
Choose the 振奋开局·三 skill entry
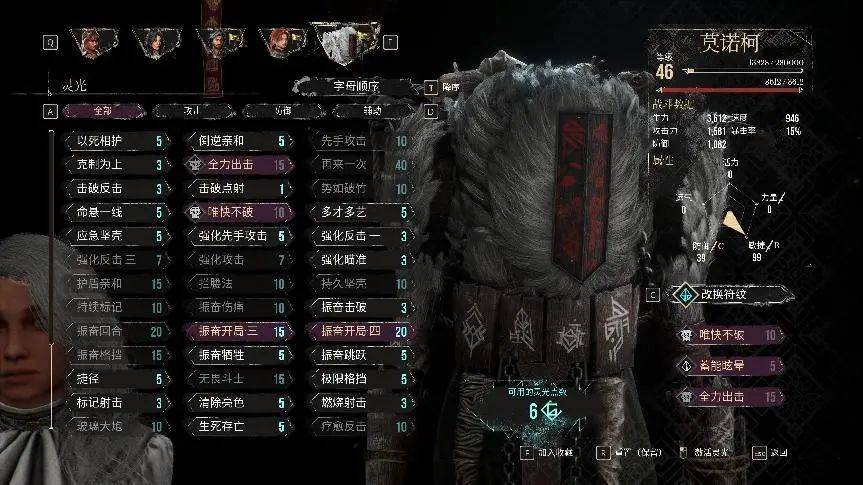(236, 332)
